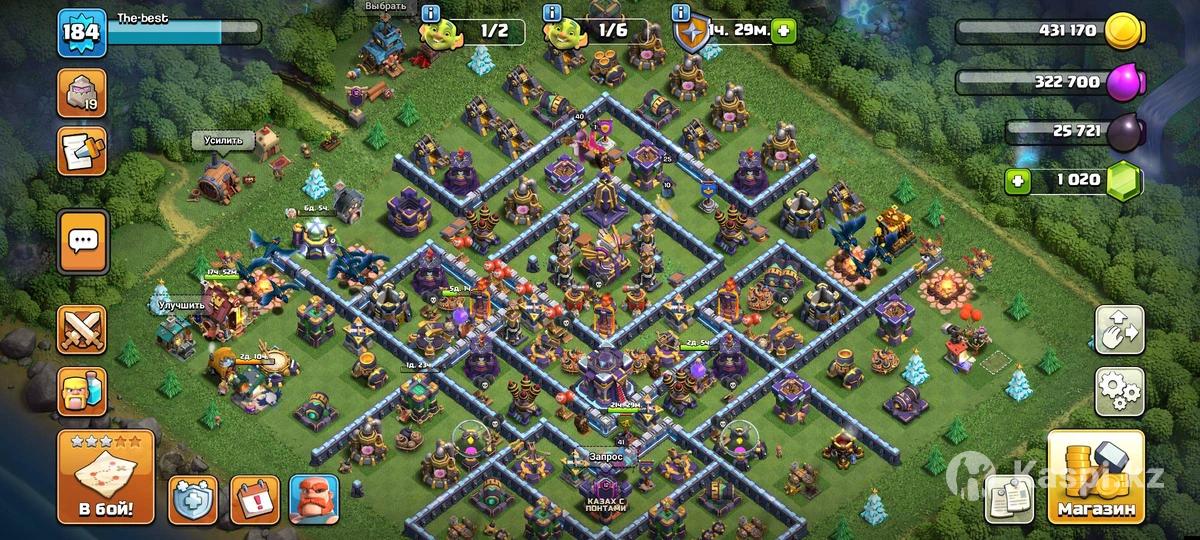Open the crossed-swords battle log
Image resolution: width=1200 pixels, height=540 pixels.
[x=82, y=328]
